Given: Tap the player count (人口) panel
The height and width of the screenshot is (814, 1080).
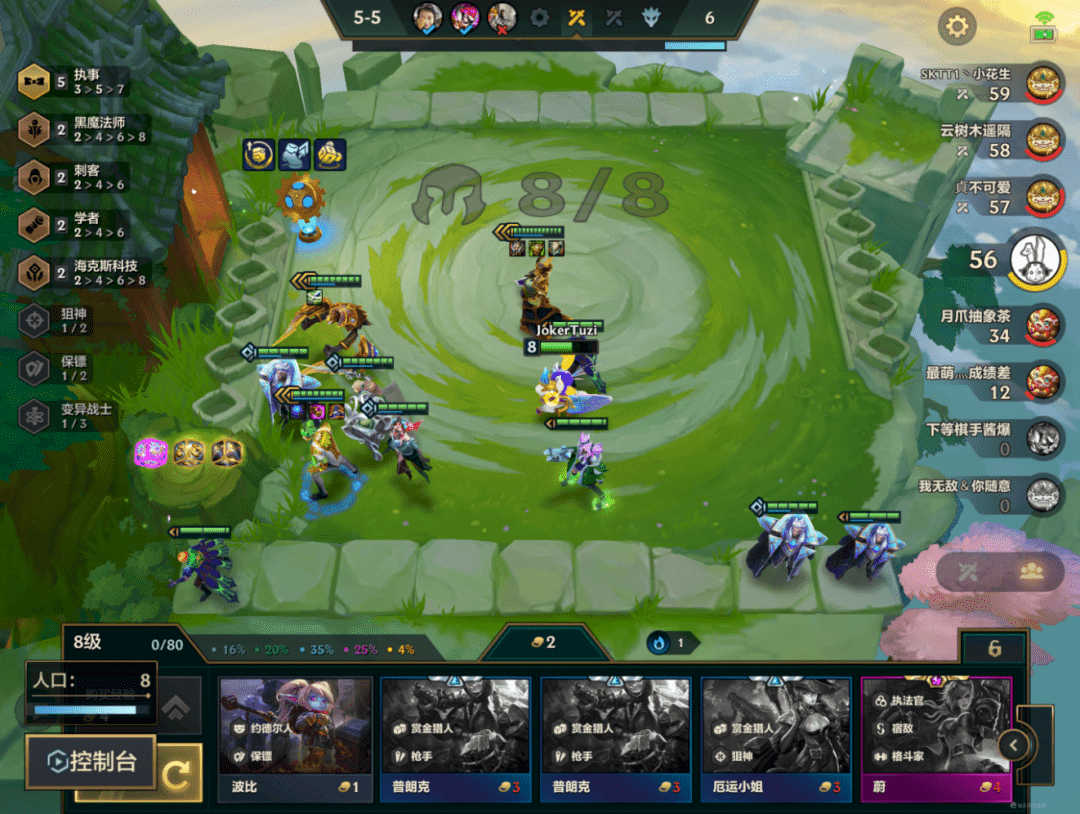Looking at the screenshot, I should [92, 691].
